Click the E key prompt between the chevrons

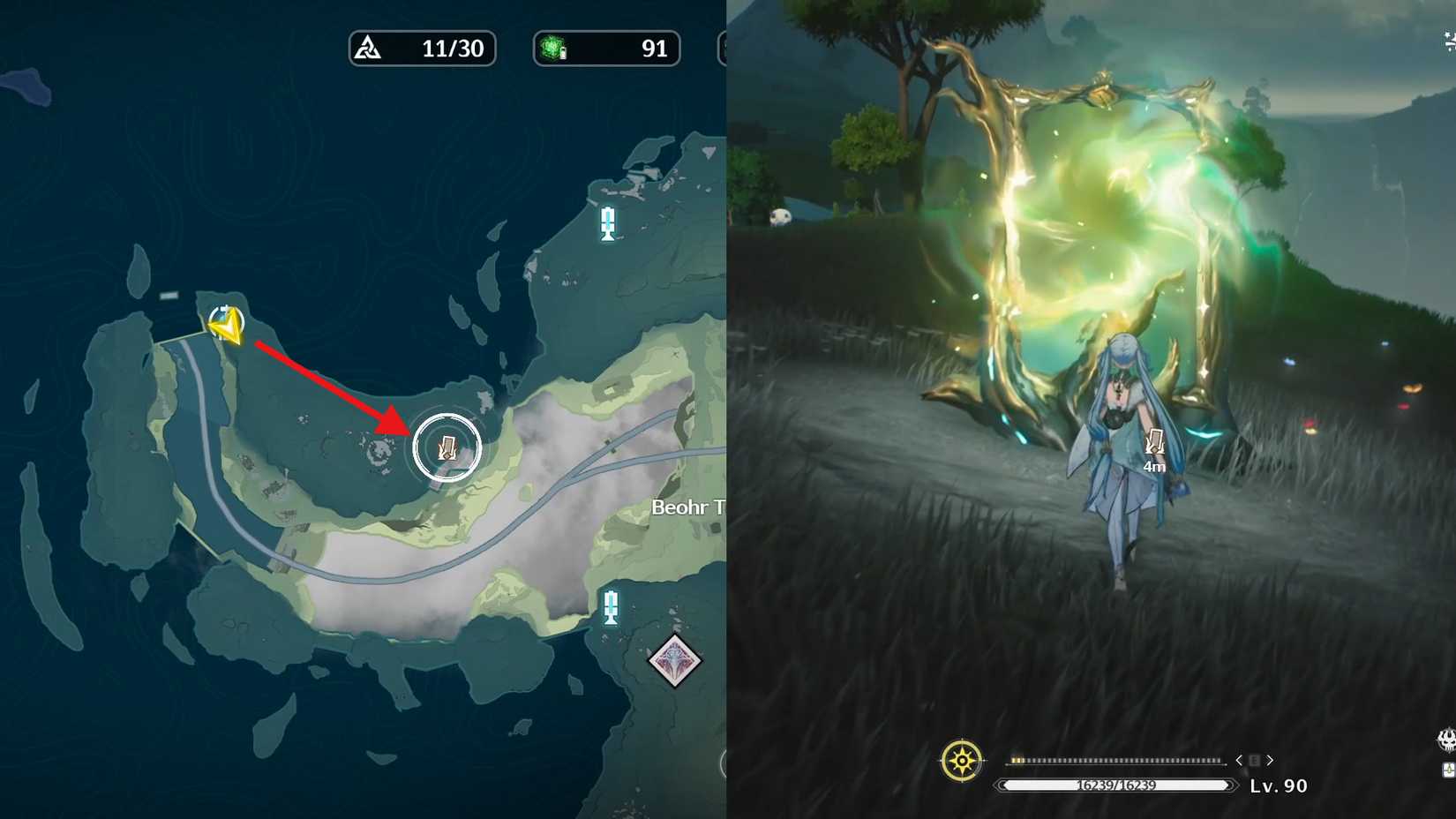pyautogui.click(x=1254, y=759)
